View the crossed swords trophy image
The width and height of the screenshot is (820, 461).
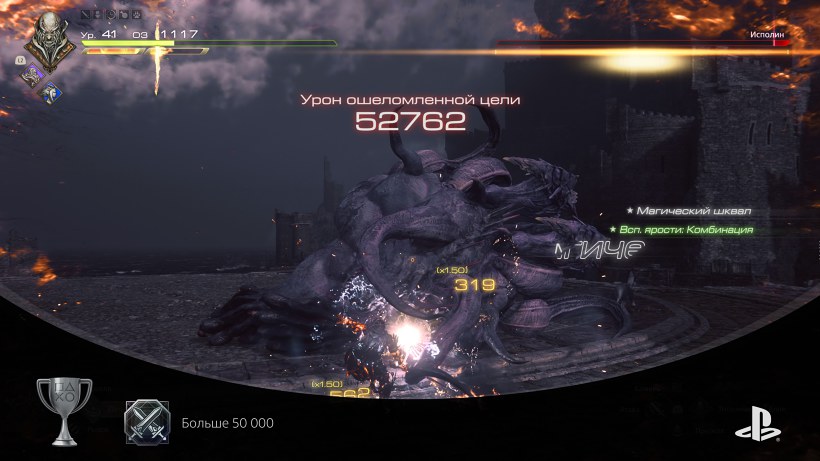point(147,423)
